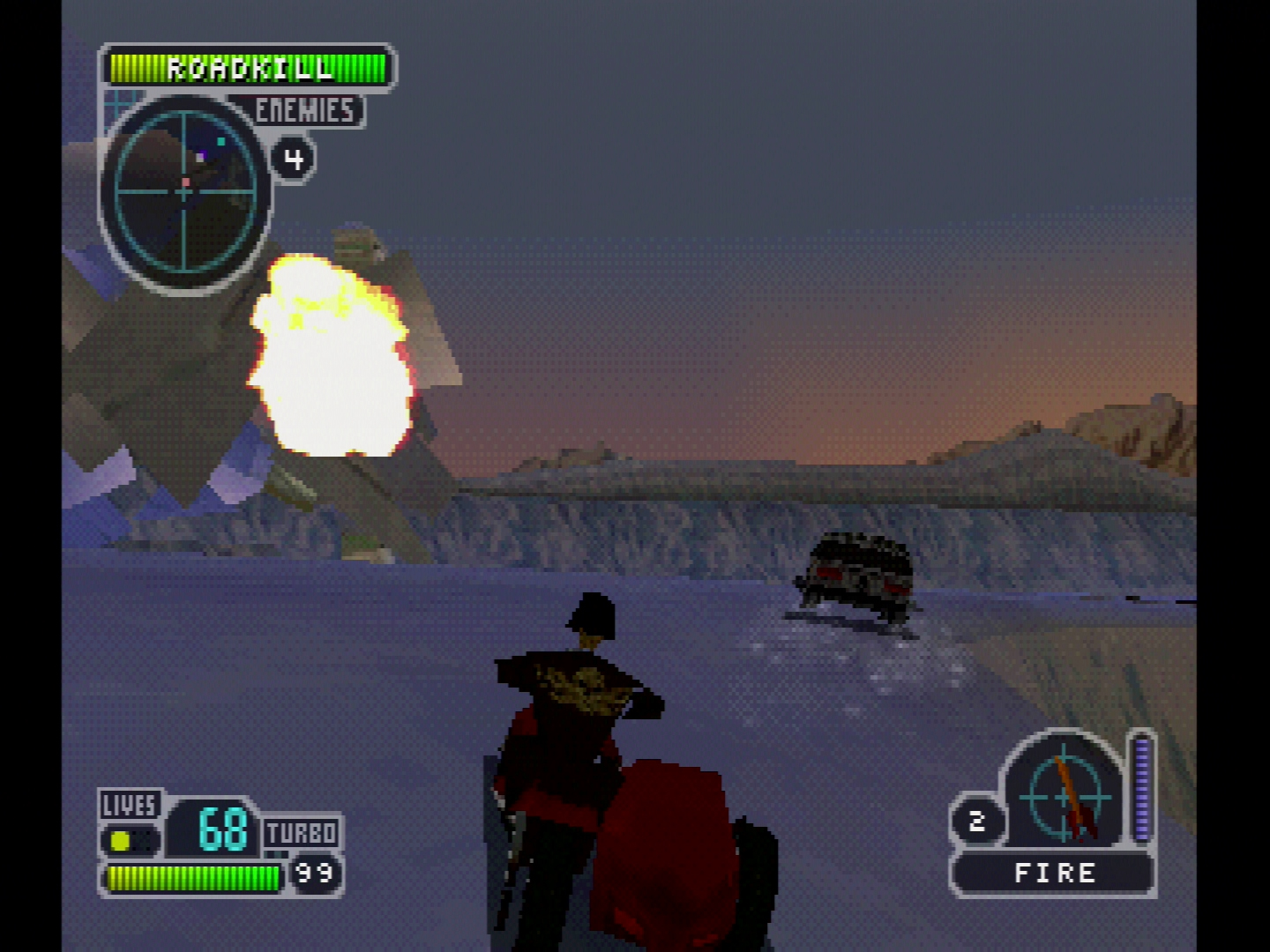Click the enemy car on the ice

pyautogui.click(x=860, y=573)
